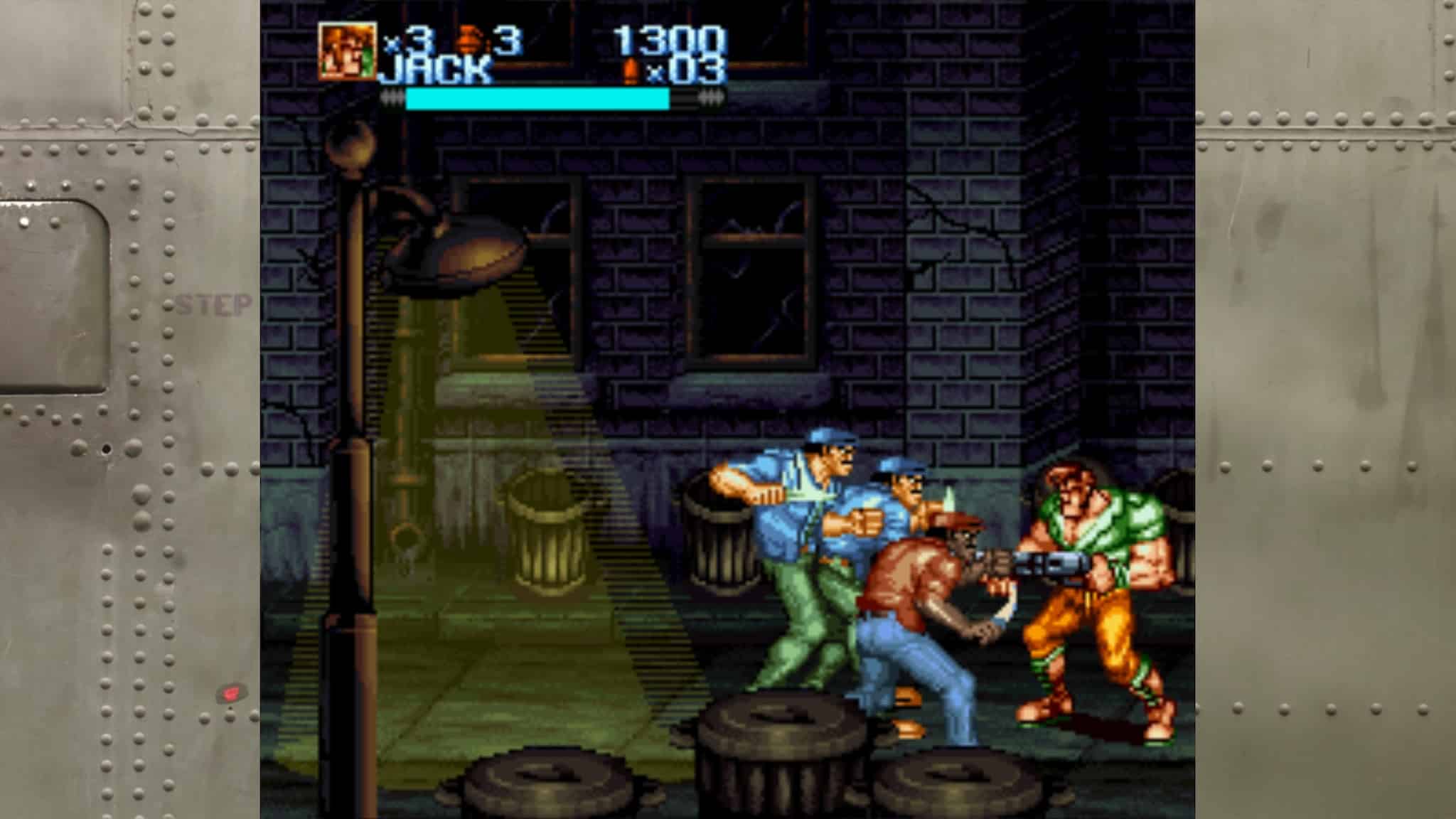Click Jack's character portrait icon
This screenshot has height=819, width=1456.
[348, 50]
